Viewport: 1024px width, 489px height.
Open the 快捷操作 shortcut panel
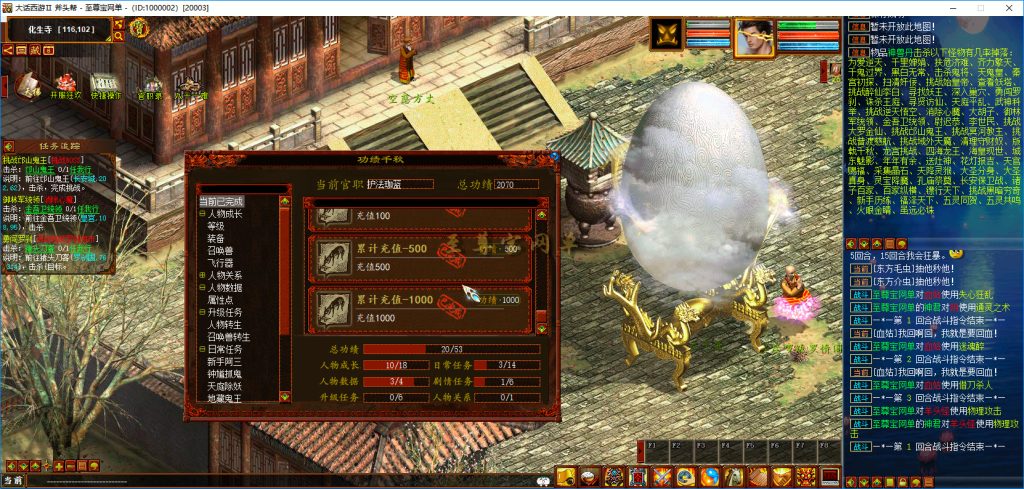click(x=104, y=85)
